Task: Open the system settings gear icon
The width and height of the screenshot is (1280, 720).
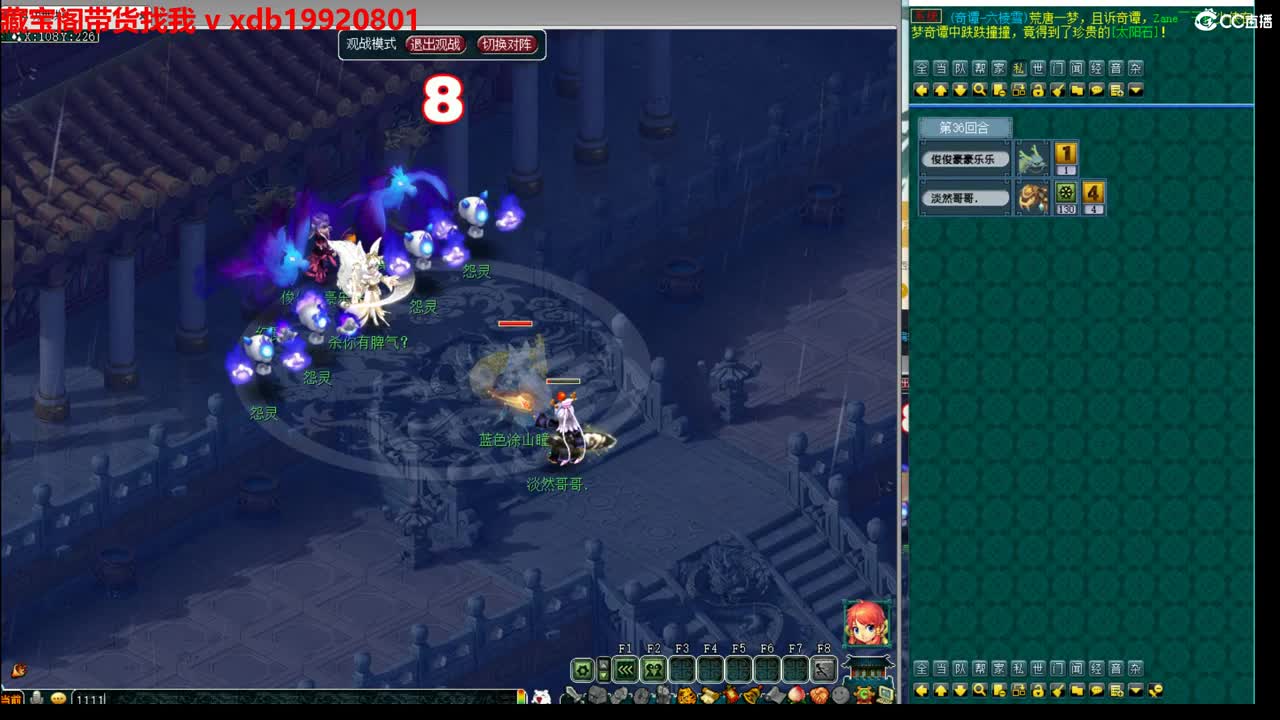Action: point(580,670)
